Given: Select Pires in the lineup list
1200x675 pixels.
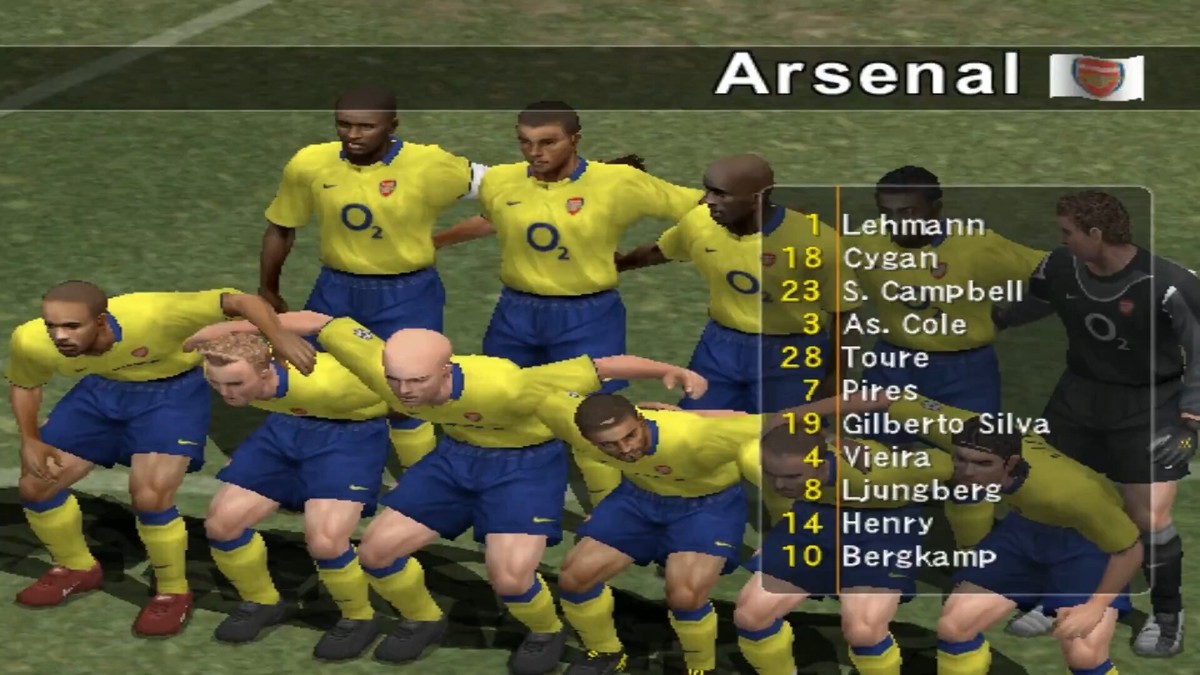Looking at the screenshot, I should pos(880,390).
